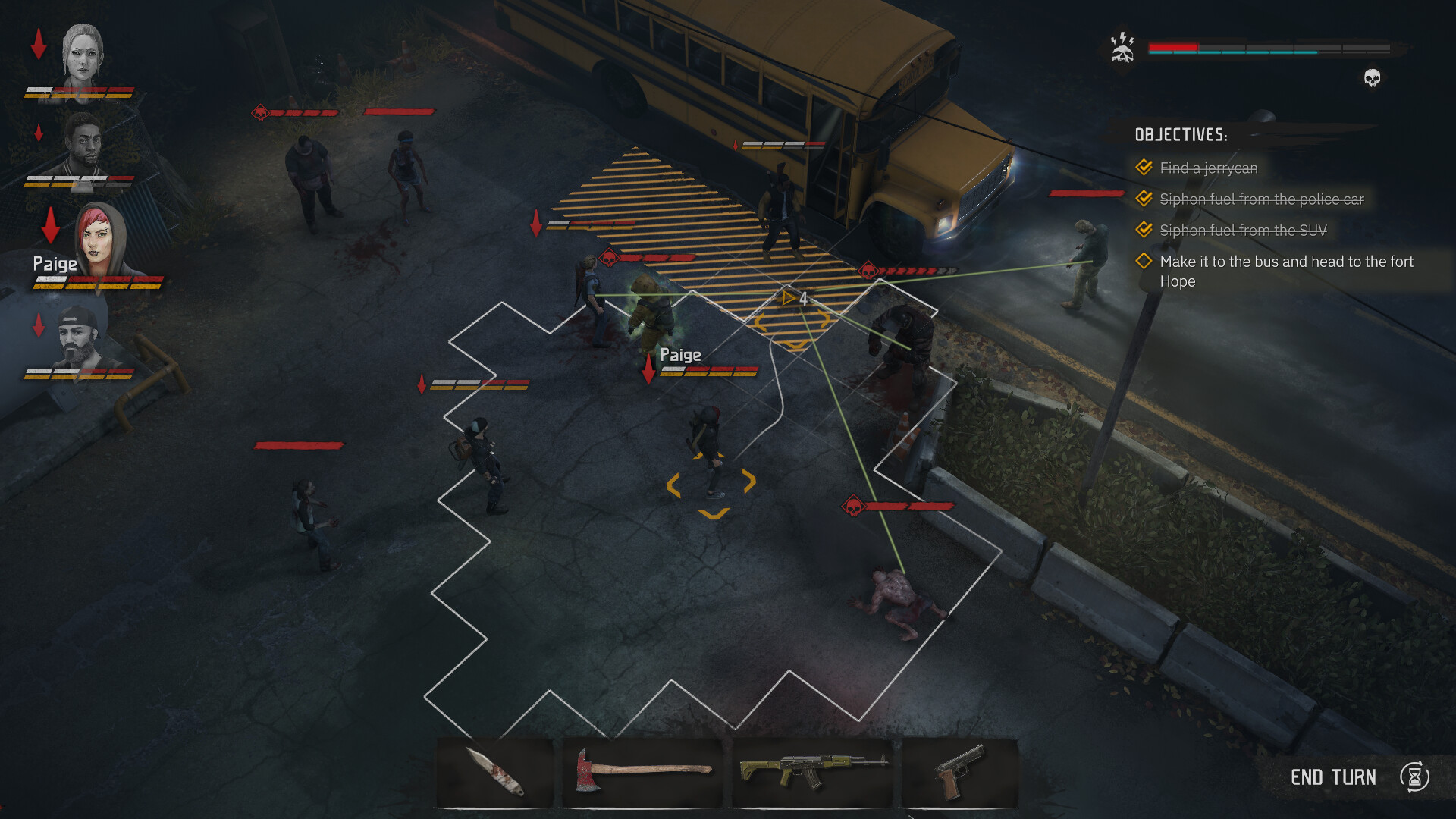Click the white skull icon below the threat meter
This screenshot has width=1456, height=819.
coord(1371,77)
